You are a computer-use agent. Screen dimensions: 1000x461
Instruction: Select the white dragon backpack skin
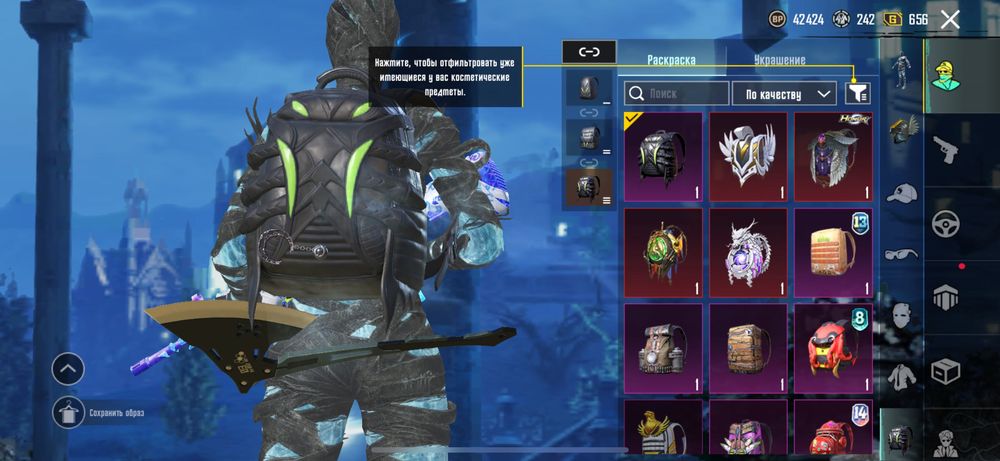tap(747, 251)
